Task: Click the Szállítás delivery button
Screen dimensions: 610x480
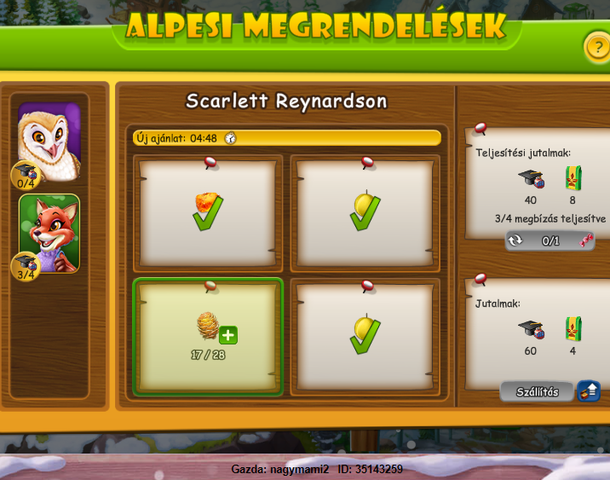Action: pos(538,391)
